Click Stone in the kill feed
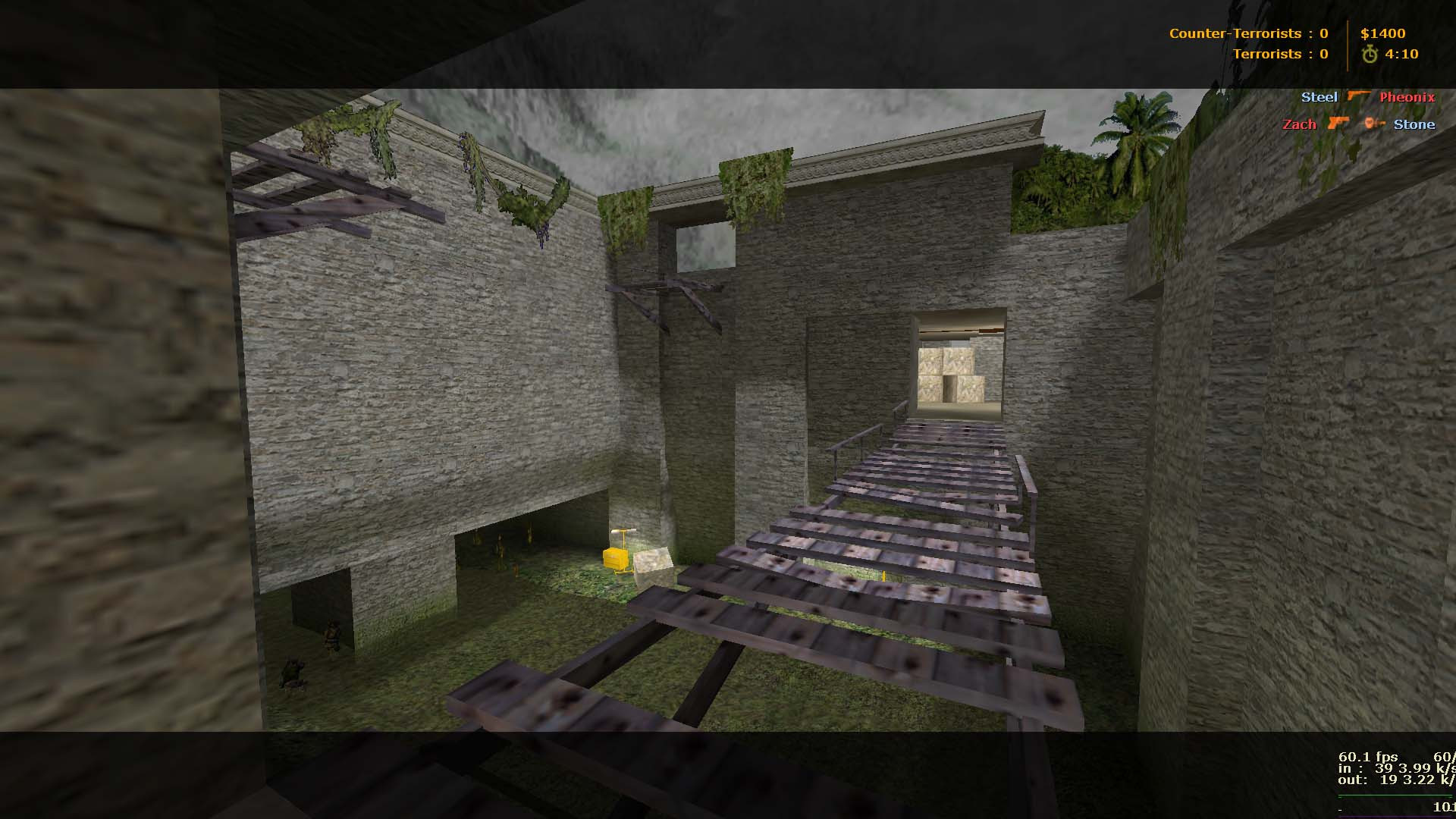The width and height of the screenshot is (1456, 819). 1415,124
